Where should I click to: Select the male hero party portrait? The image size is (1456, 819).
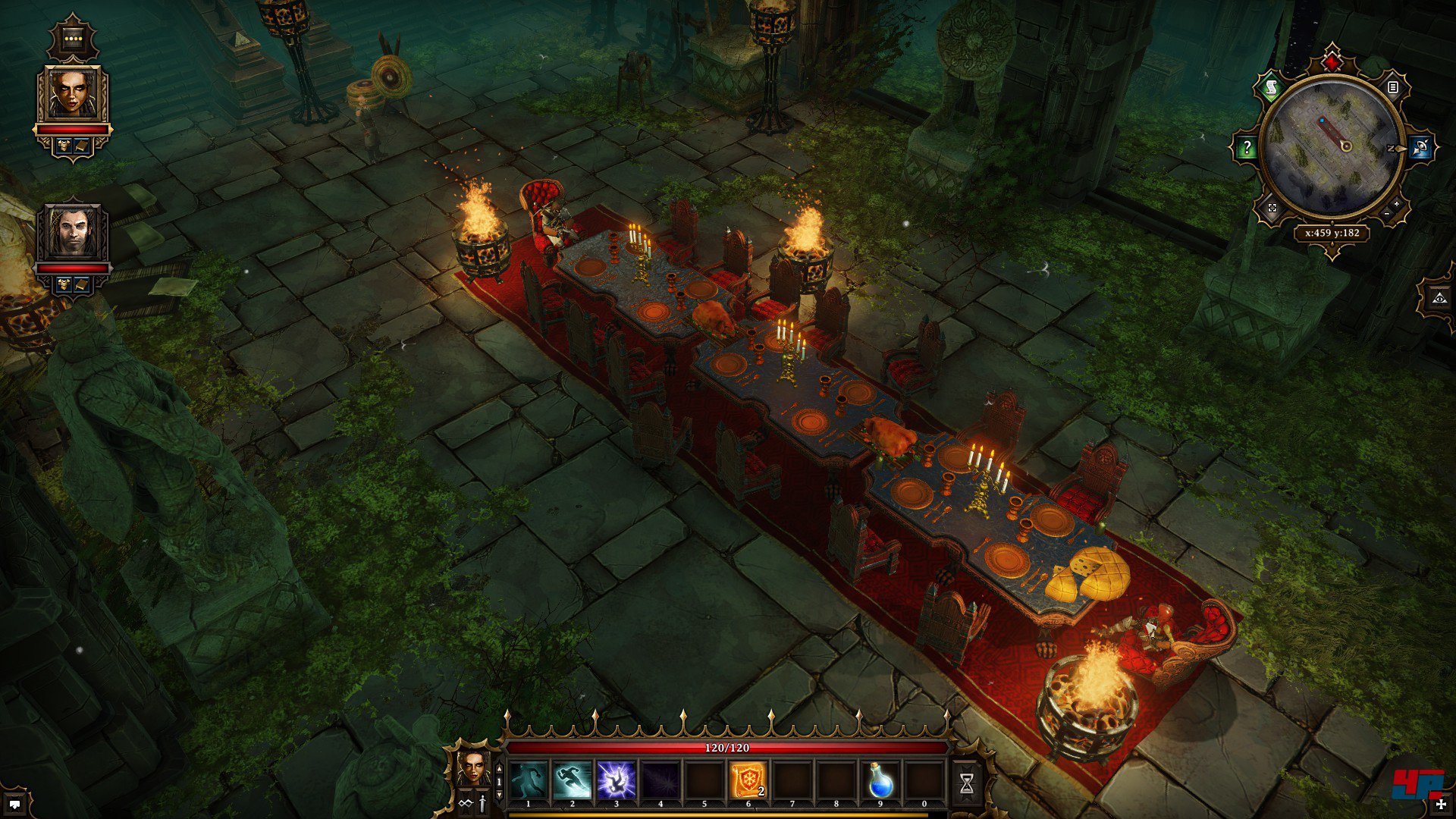73,233
